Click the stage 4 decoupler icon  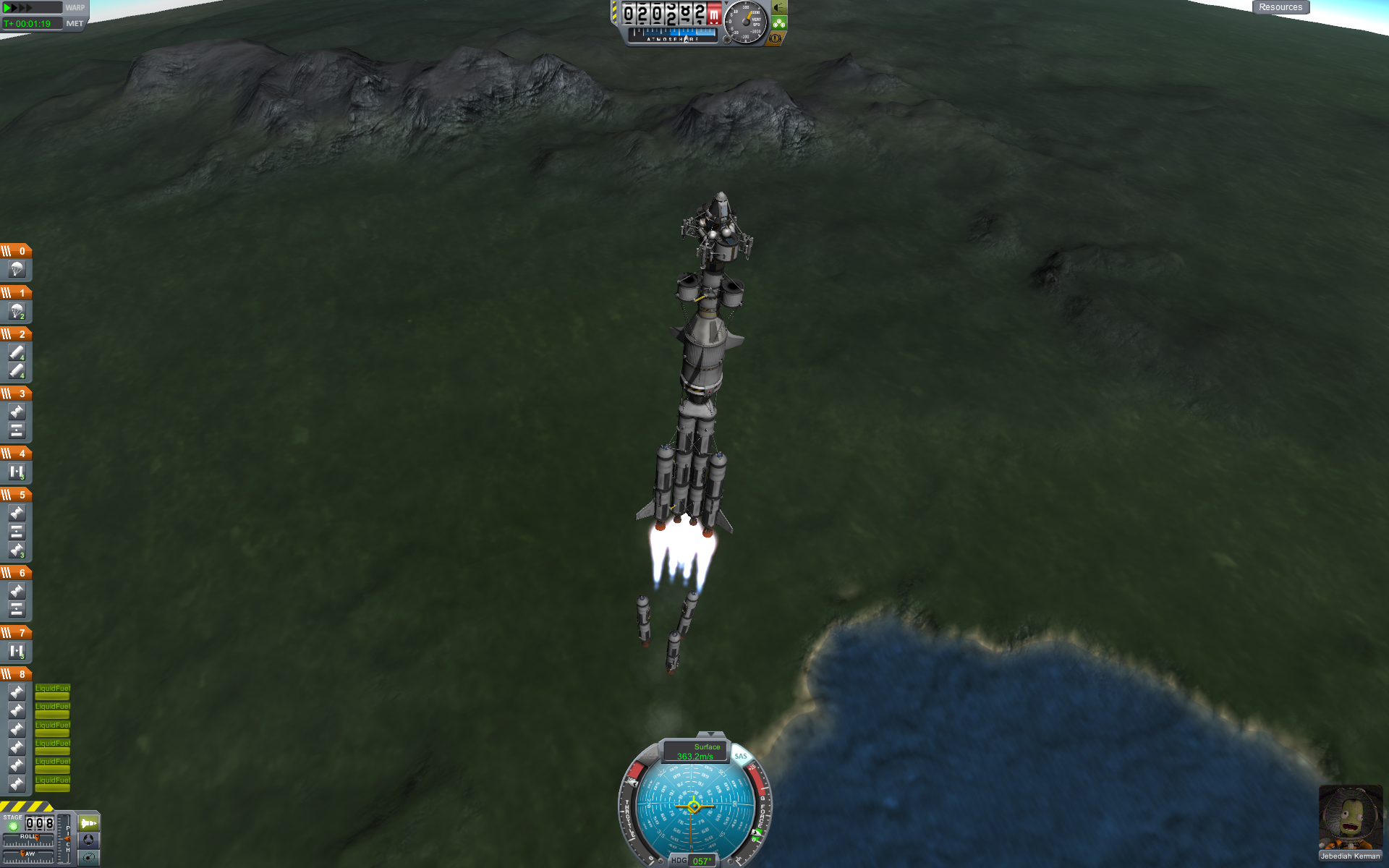click(17, 472)
